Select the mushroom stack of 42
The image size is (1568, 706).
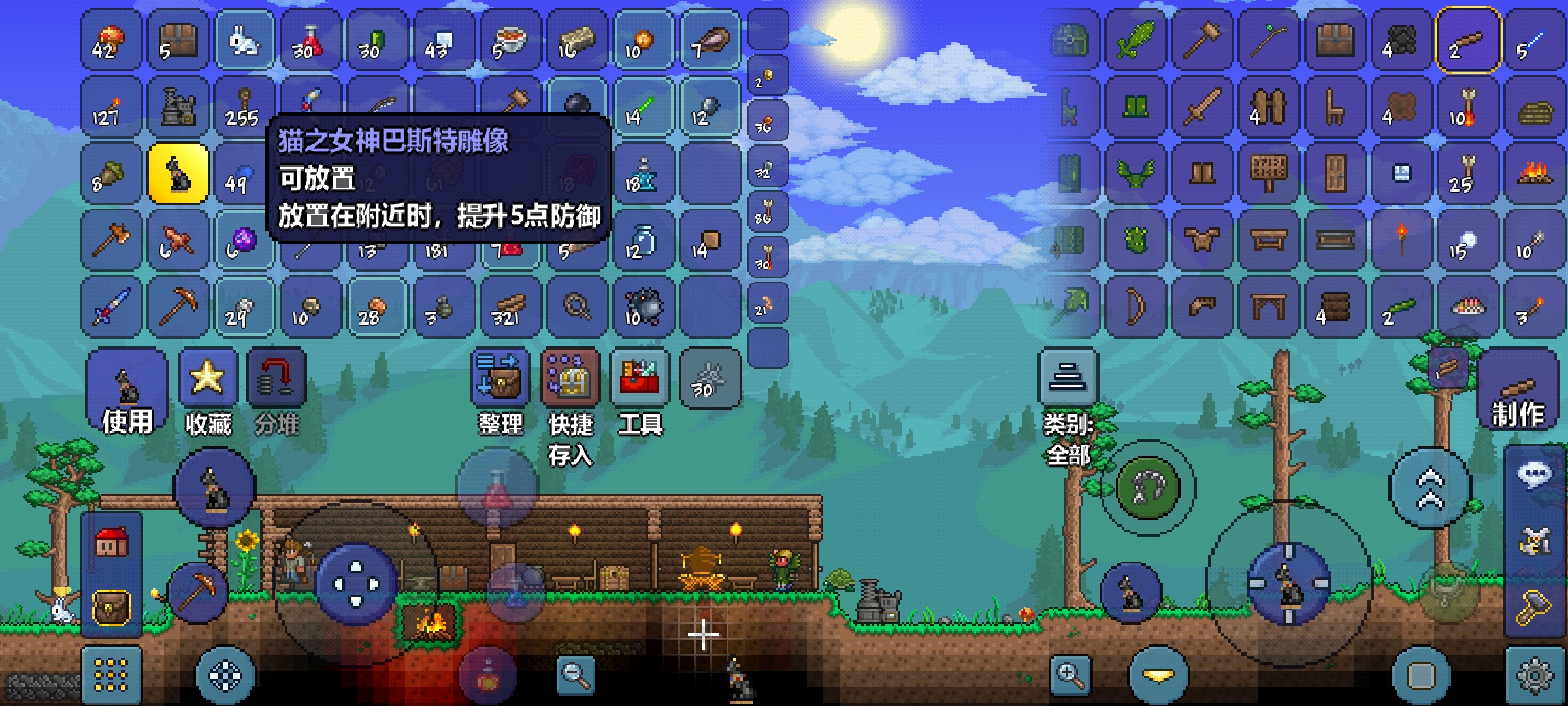(111, 41)
